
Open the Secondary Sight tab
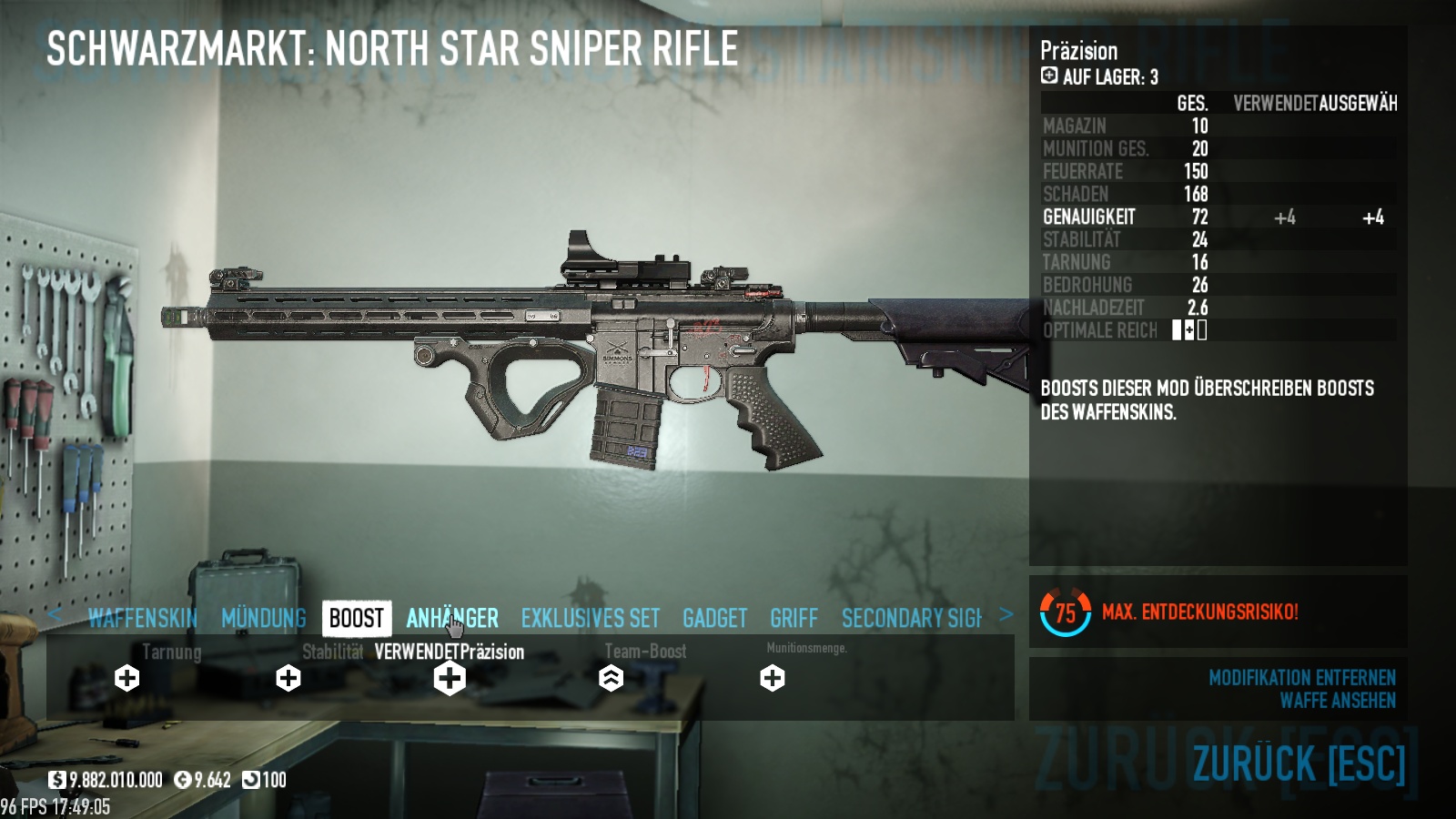click(911, 619)
